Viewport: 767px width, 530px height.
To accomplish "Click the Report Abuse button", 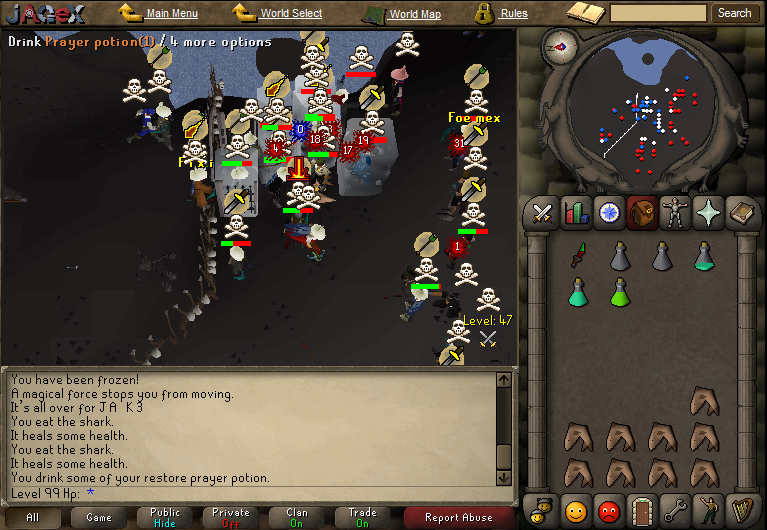I will pyautogui.click(x=458, y=517).
